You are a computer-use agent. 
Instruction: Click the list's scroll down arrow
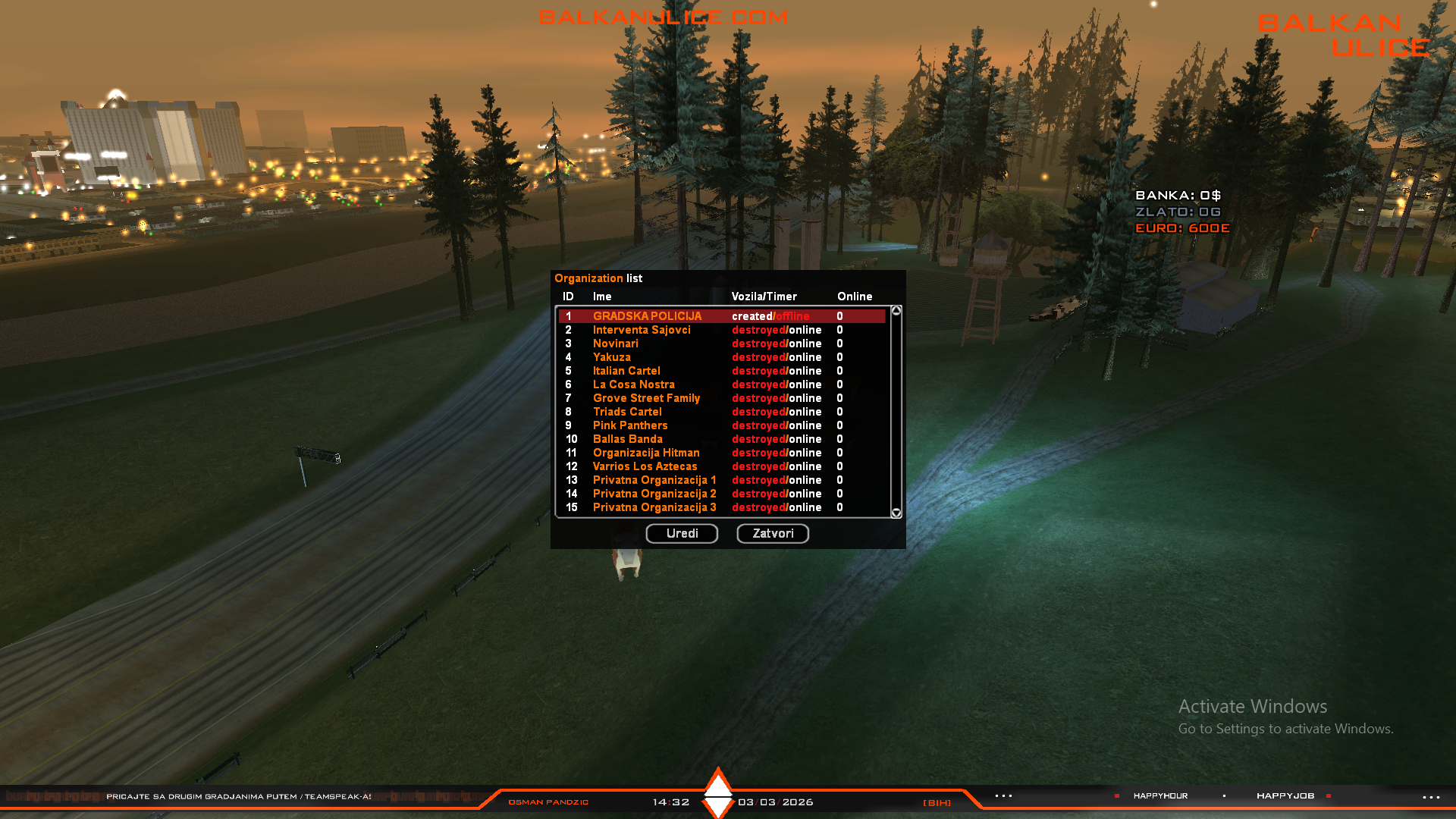tap(896, 513)
